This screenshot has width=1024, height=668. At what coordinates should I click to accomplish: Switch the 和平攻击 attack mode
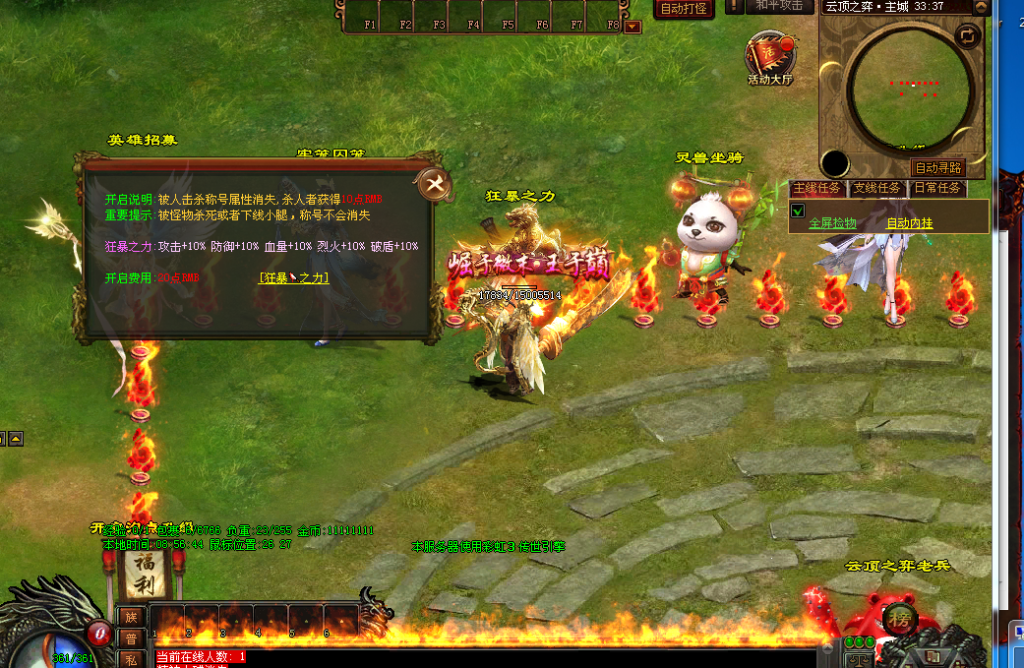[x=779, y=6]
